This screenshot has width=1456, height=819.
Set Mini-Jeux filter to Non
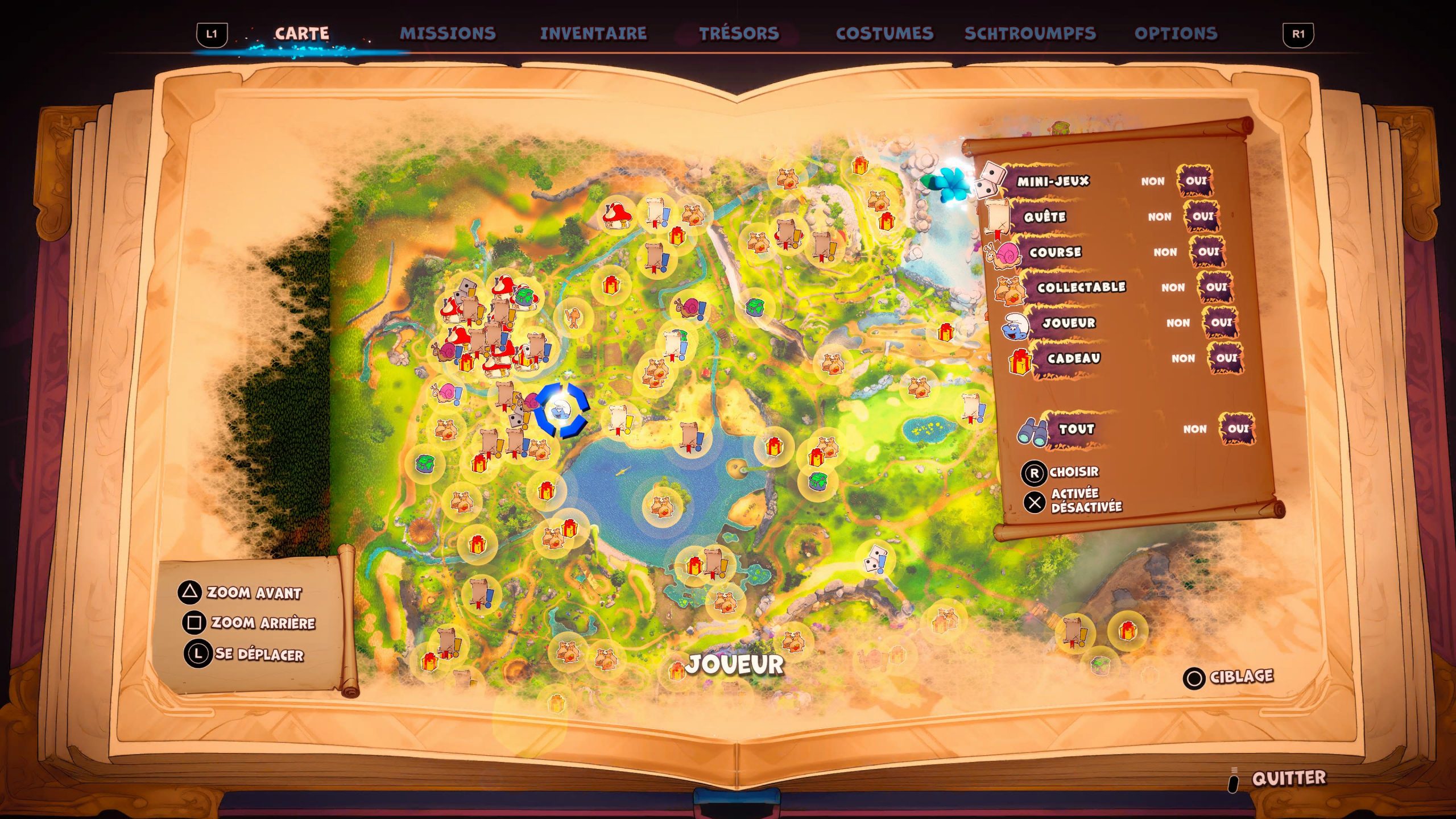coord(1152,181)
